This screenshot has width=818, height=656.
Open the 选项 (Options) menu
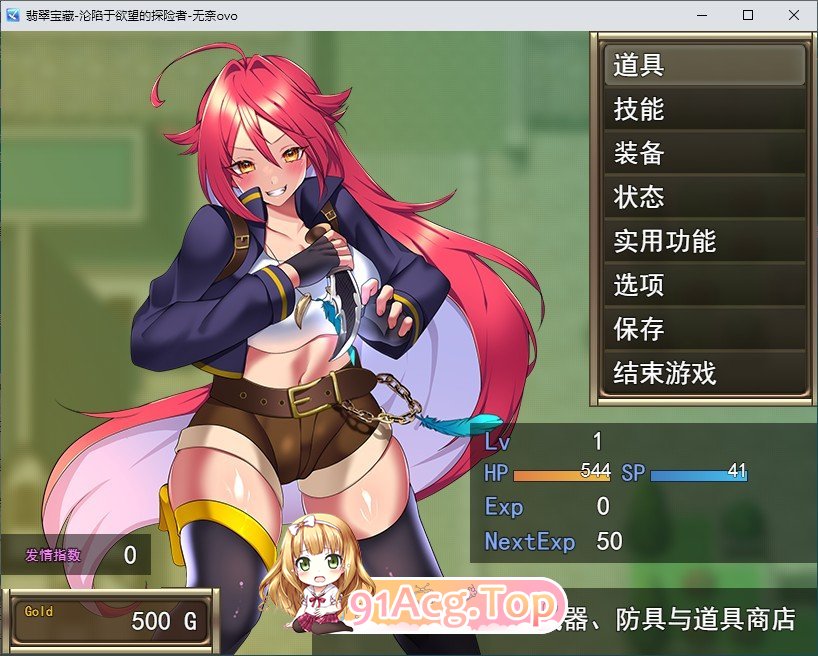(x=703, y=286)
